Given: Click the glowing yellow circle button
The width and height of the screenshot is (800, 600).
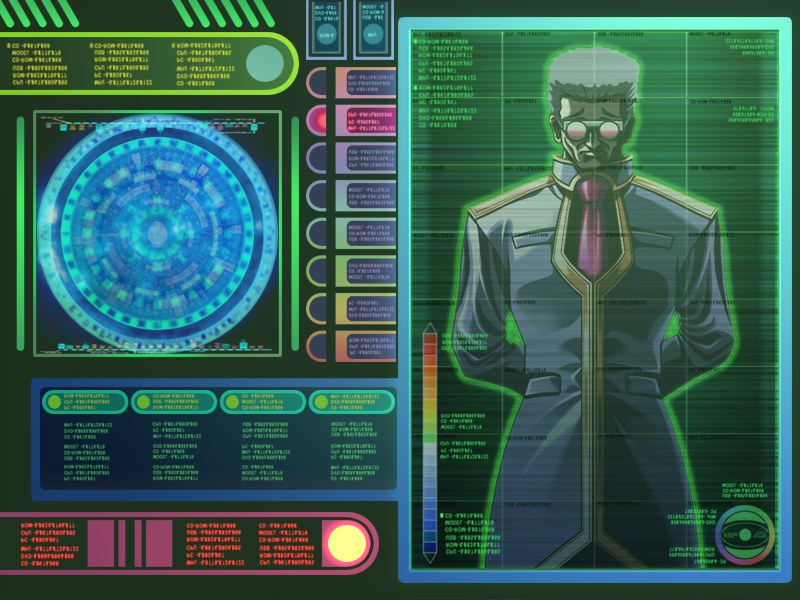Looking at the screenshot, I should point(347,543).
